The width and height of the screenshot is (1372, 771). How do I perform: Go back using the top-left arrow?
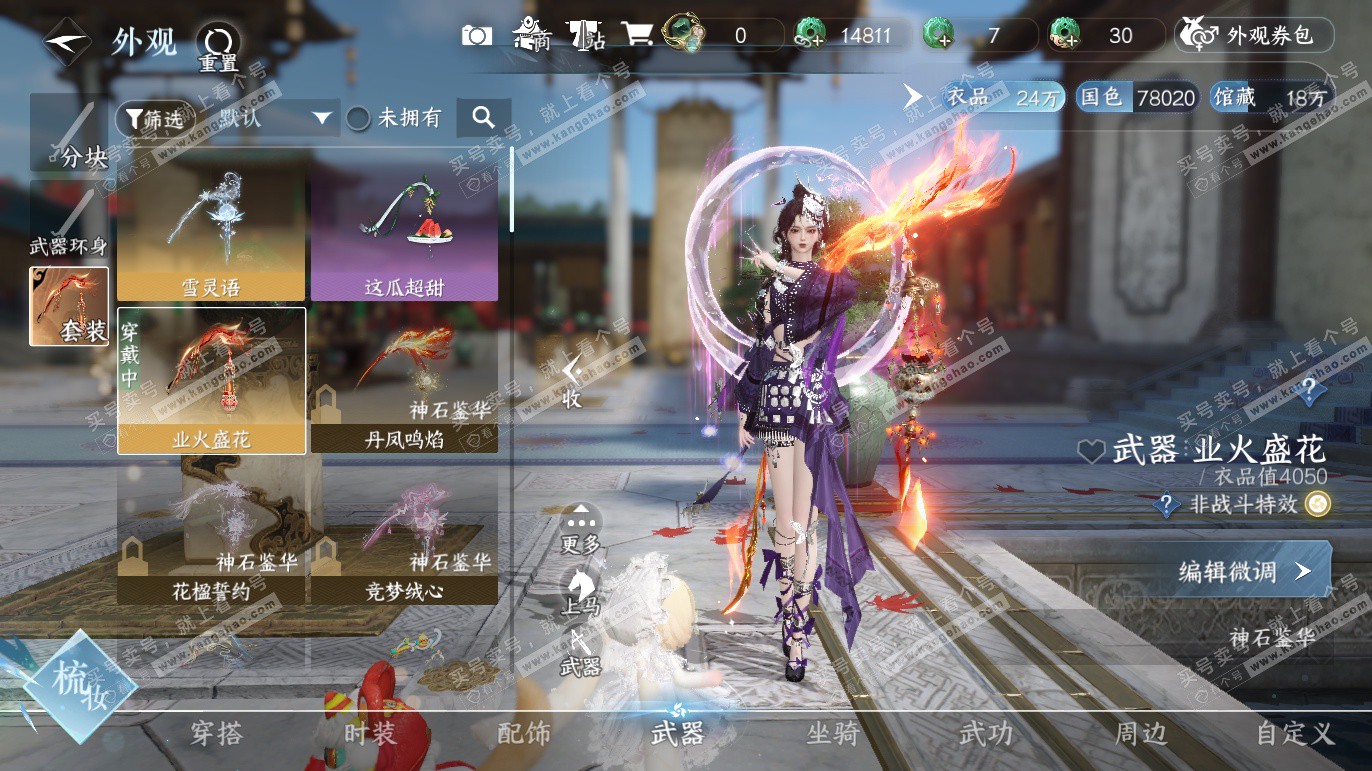(67, 42)
